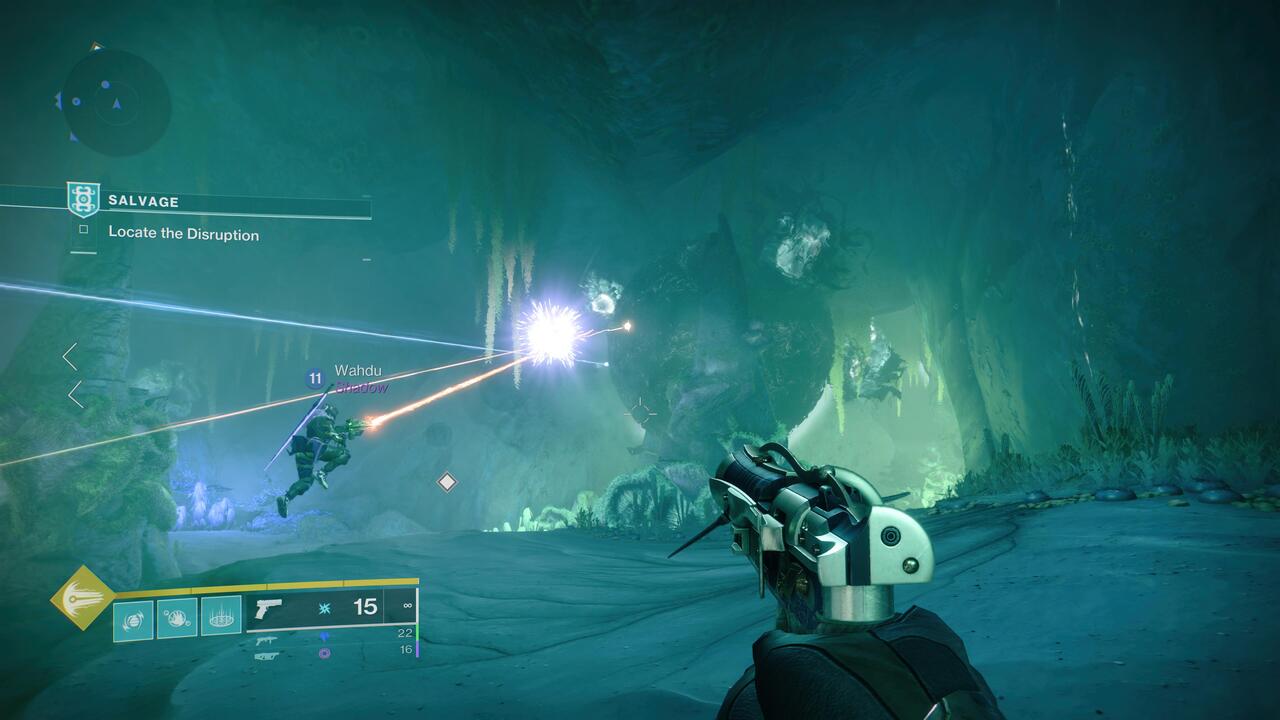This screenshot has width=1280, height=720.
Task: Select the smoke bomb melee icon
Action: (176, 618)
